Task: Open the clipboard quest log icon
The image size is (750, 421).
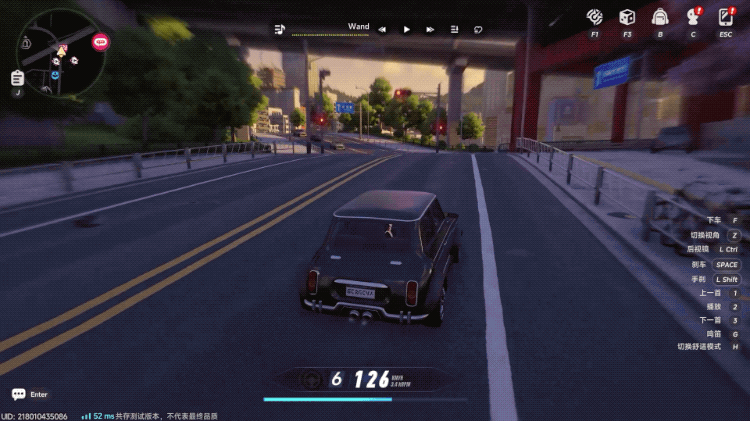Action: pos(17,77)
